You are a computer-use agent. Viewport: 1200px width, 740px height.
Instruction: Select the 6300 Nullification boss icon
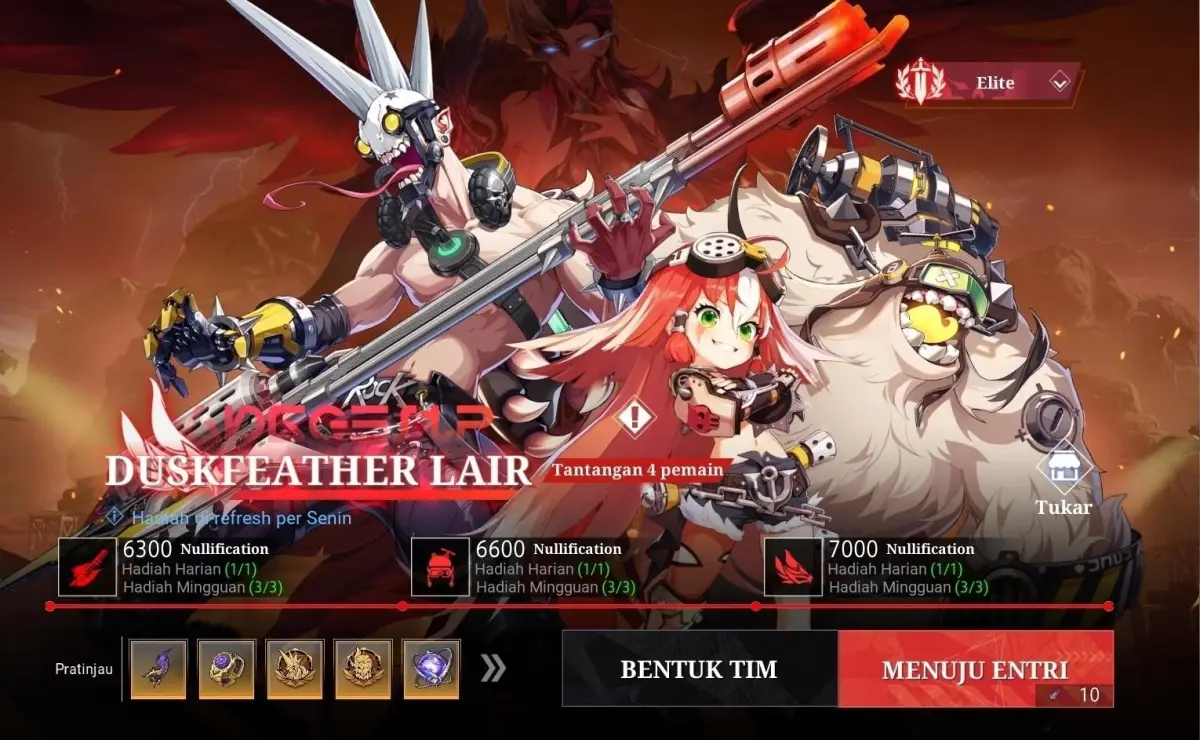point(88,567)
